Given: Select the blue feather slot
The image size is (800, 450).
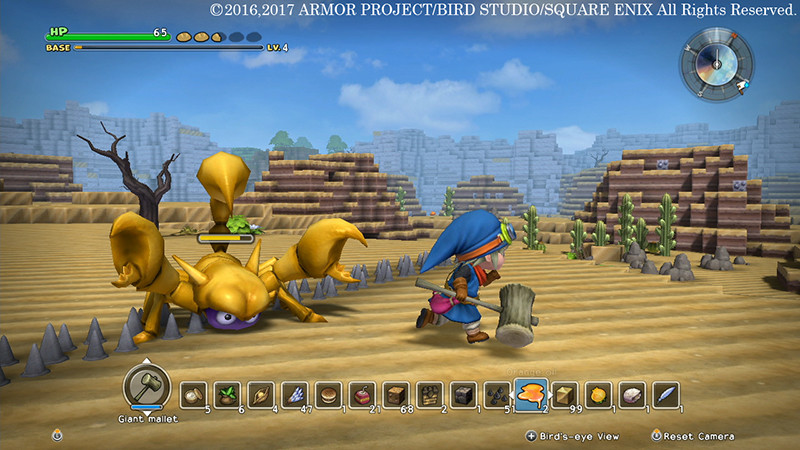Looking at the screenshot, I should click(x=666, y=394).
